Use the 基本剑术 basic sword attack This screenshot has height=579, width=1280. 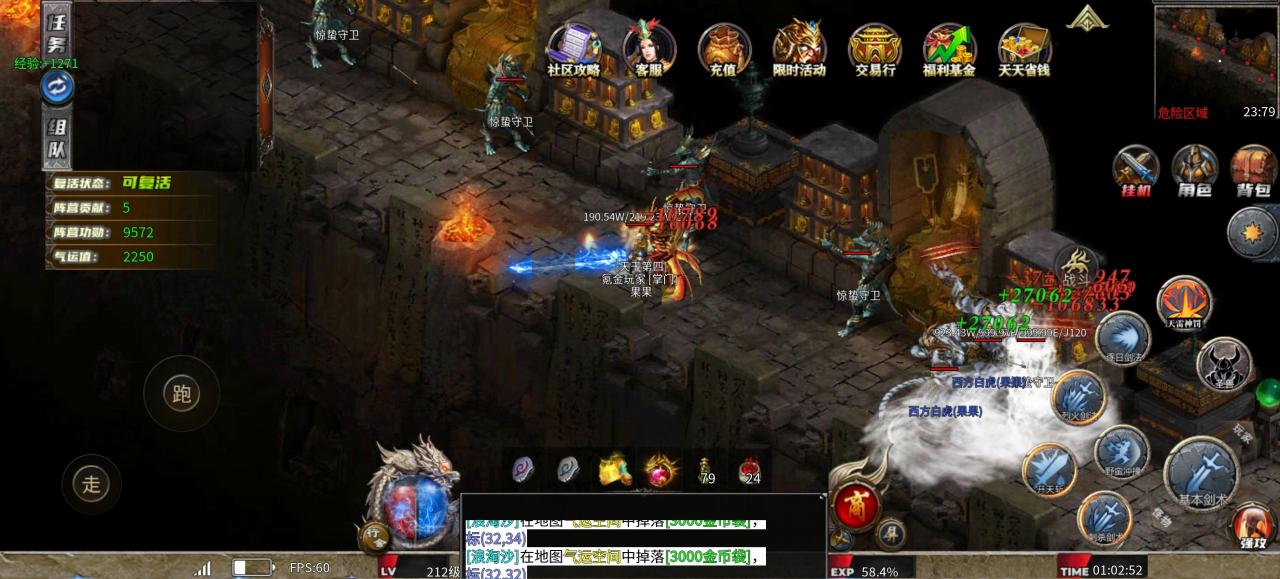click(1201, 472)
